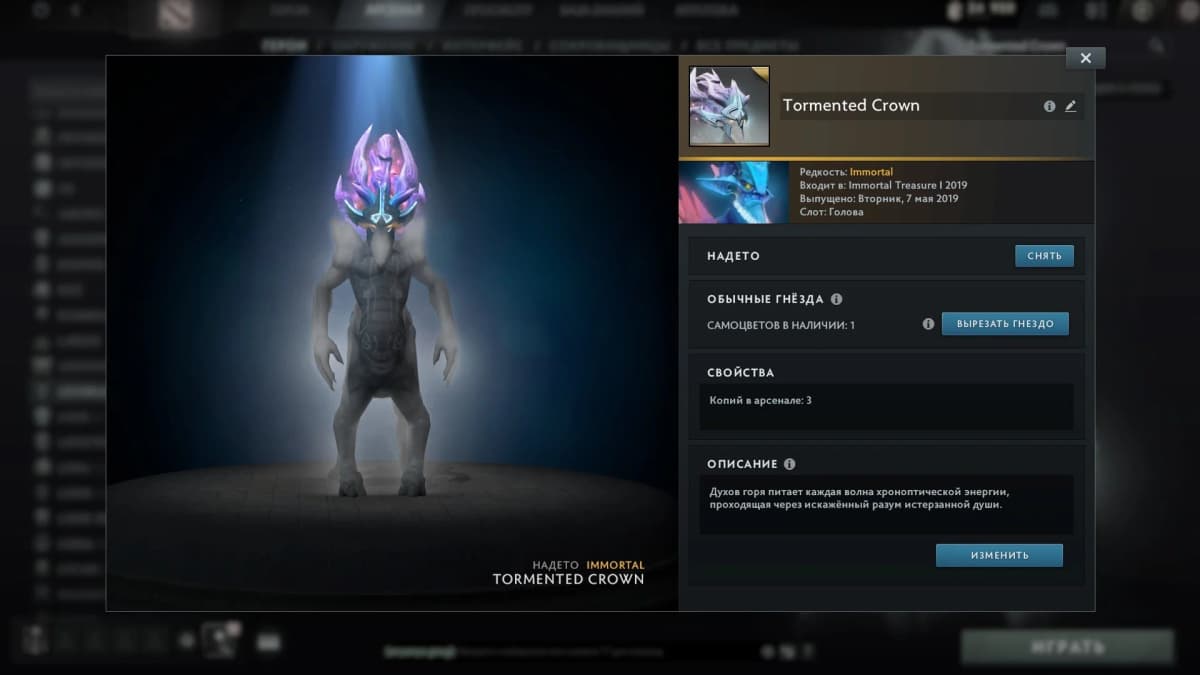
Task: Open the info icon beside Описание
Action: click(x=790, y=464)
